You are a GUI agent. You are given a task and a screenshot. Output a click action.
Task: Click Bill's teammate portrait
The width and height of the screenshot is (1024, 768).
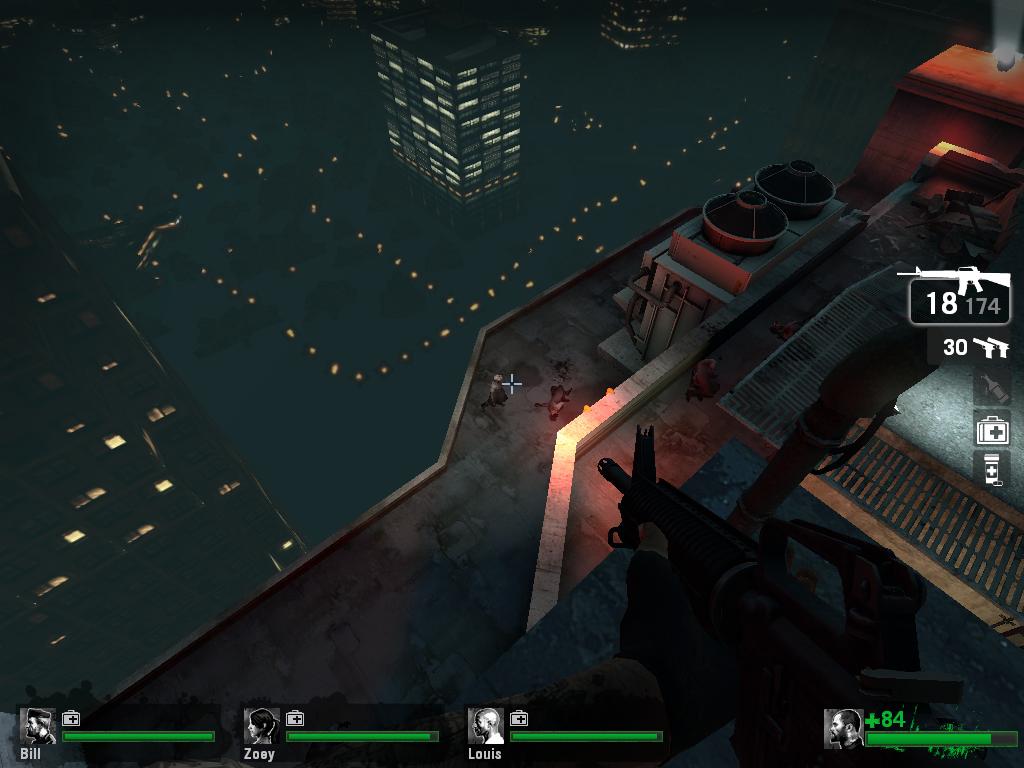[39, 727]
